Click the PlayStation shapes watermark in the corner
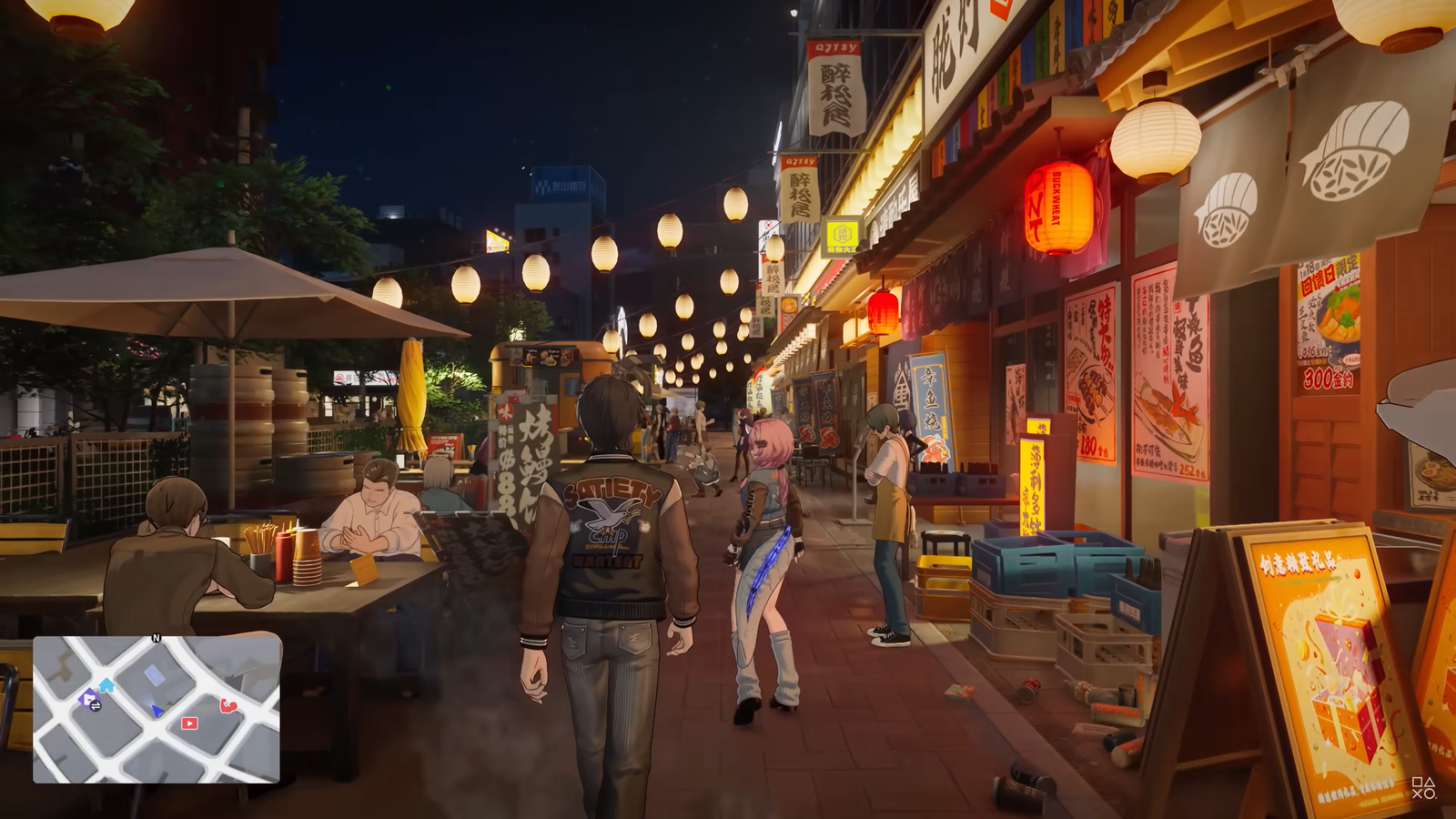 click(1424, 788)
